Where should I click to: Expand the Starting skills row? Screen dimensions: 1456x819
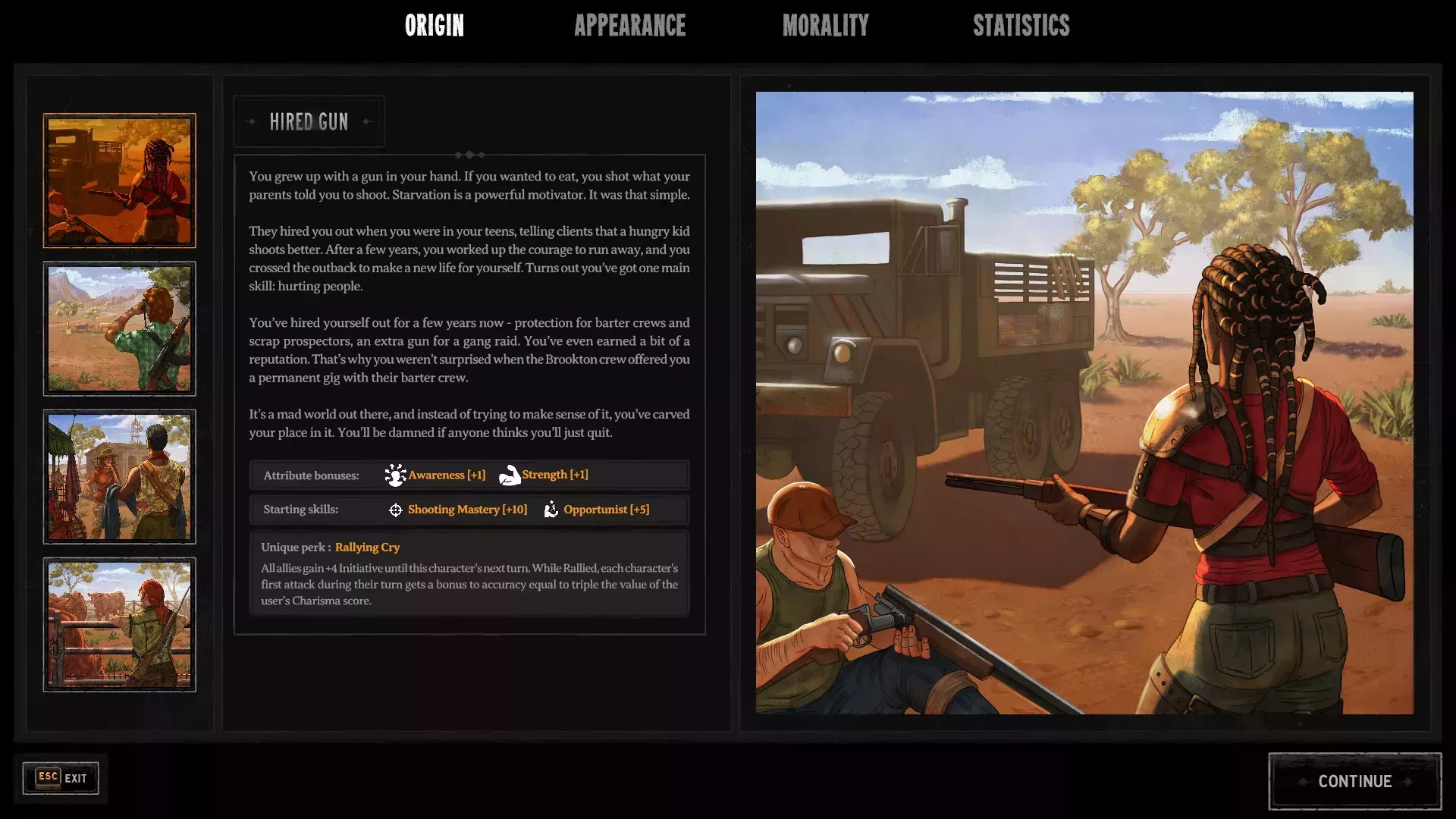(469, 510)
